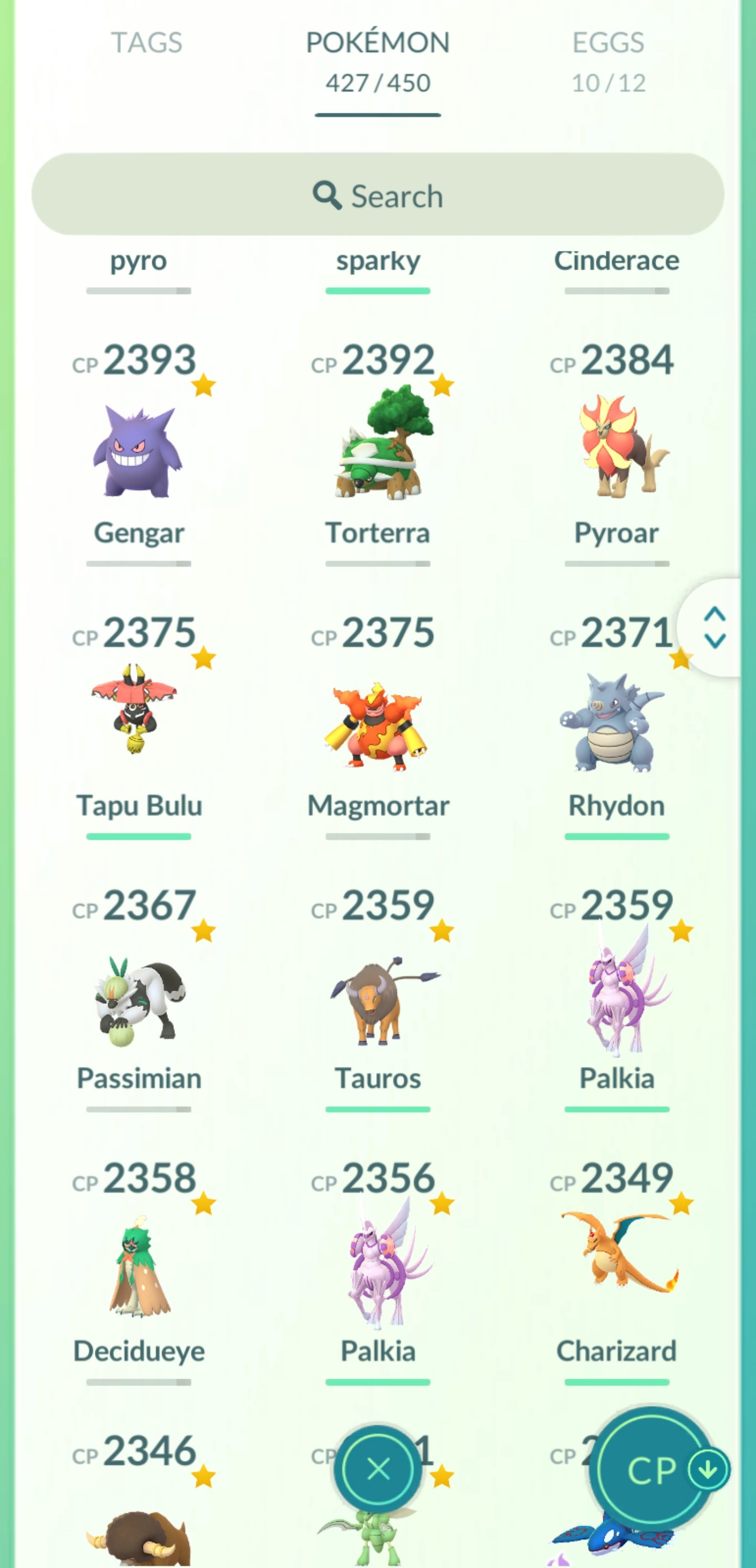This screenshot has width=756, height=1568.
Task: Click the fast-scroll arrows handle
Action: (x=715, y=627)
